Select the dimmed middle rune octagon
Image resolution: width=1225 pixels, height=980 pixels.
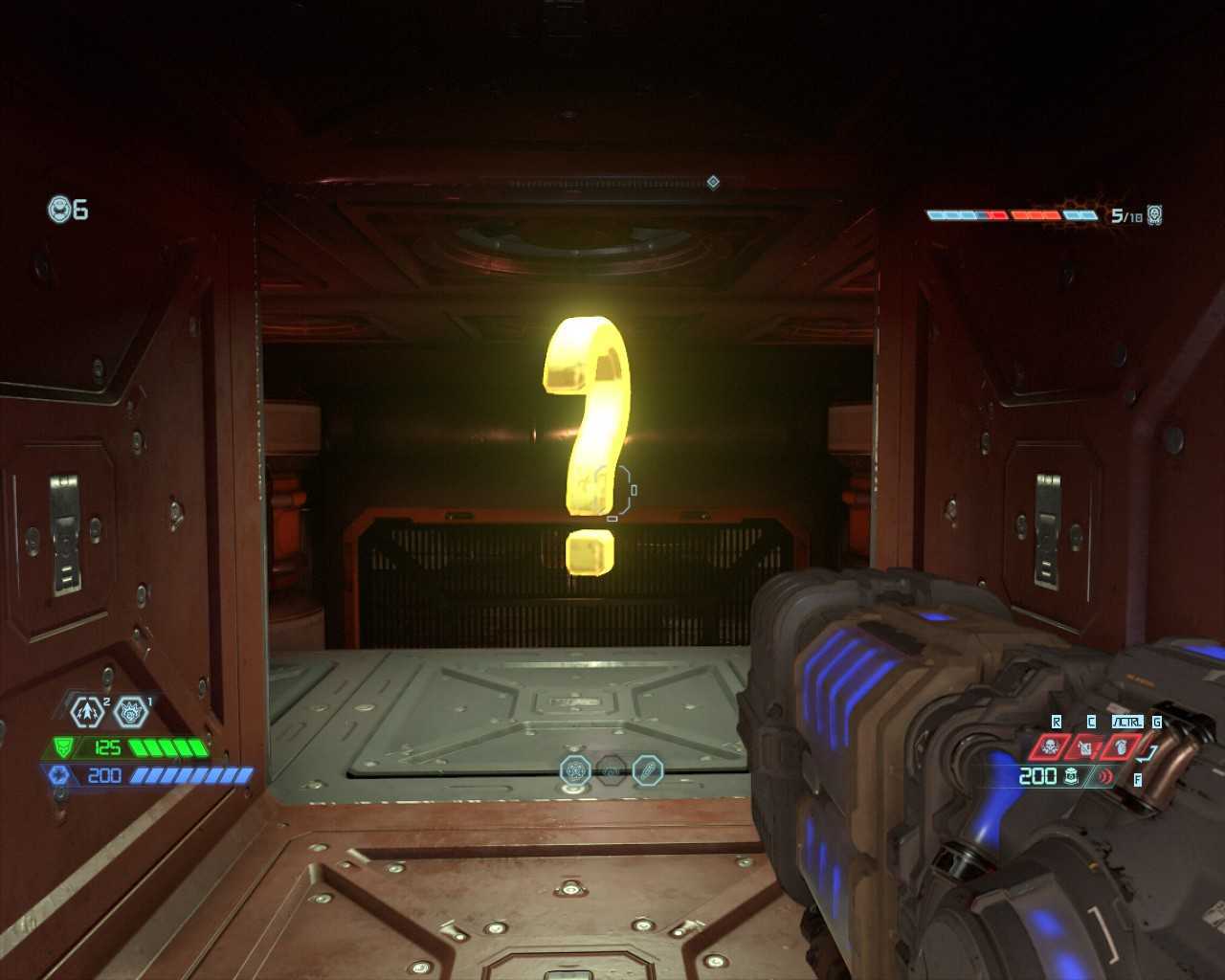pos(612,769)
